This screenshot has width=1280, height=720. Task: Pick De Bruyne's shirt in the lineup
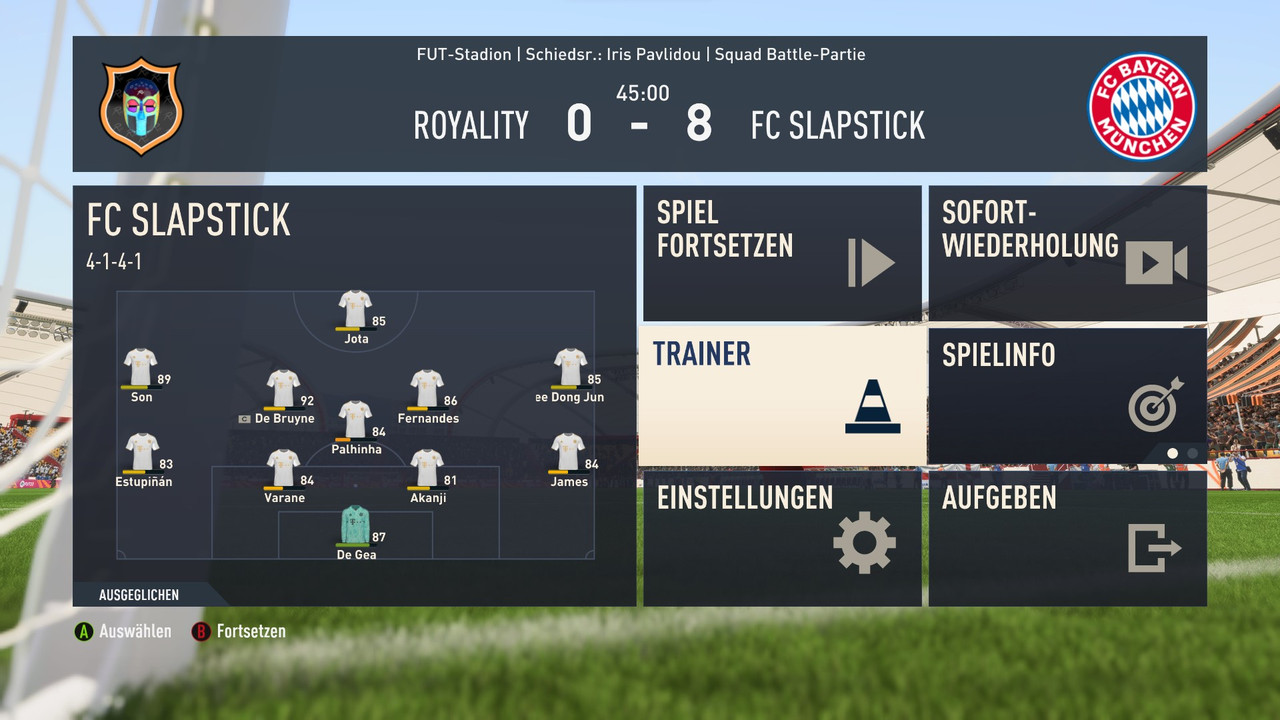pyautogui.click(x=284, y=389)
